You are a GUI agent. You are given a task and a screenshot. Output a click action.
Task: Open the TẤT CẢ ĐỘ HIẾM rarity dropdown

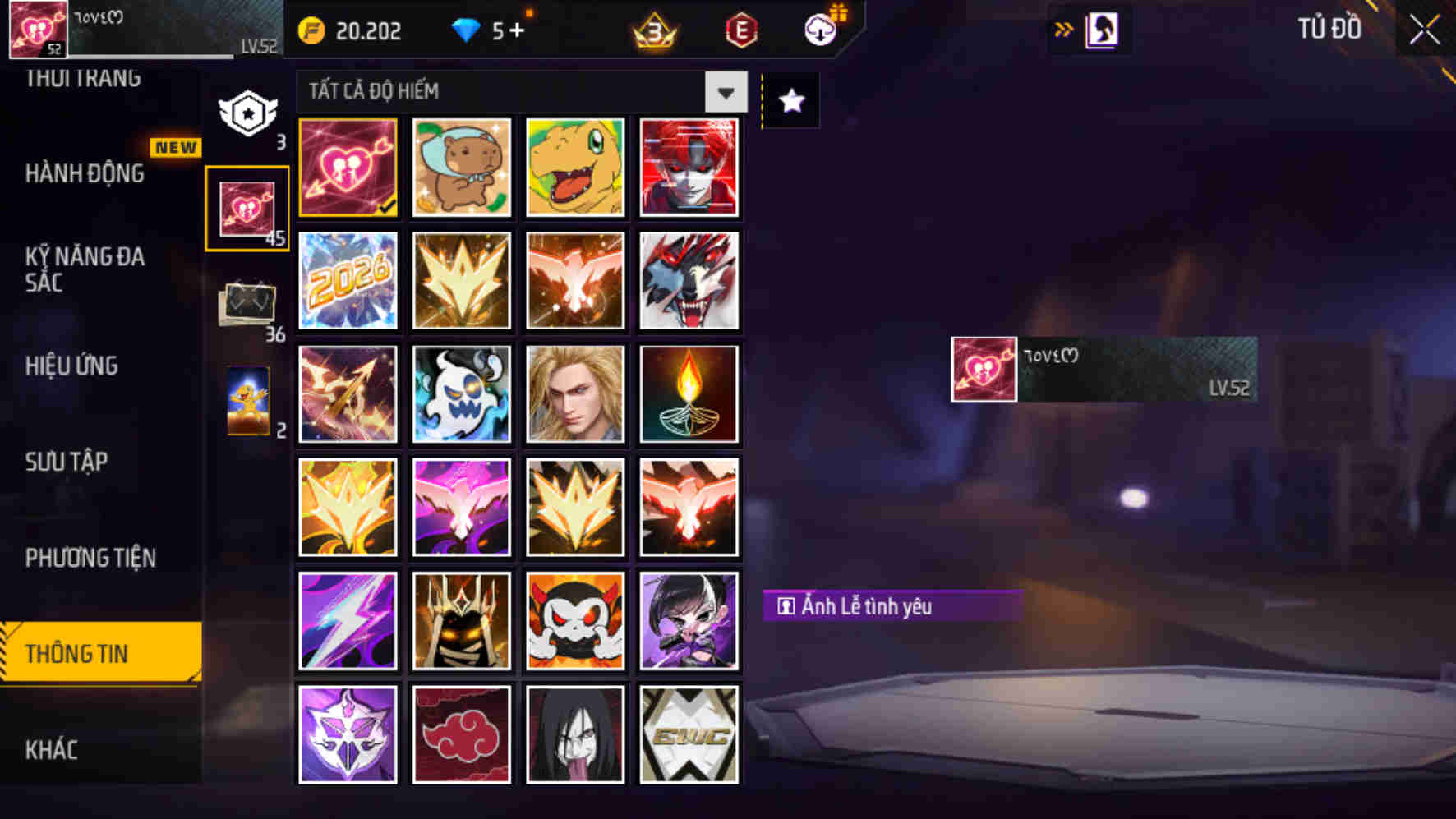[518, 91]
